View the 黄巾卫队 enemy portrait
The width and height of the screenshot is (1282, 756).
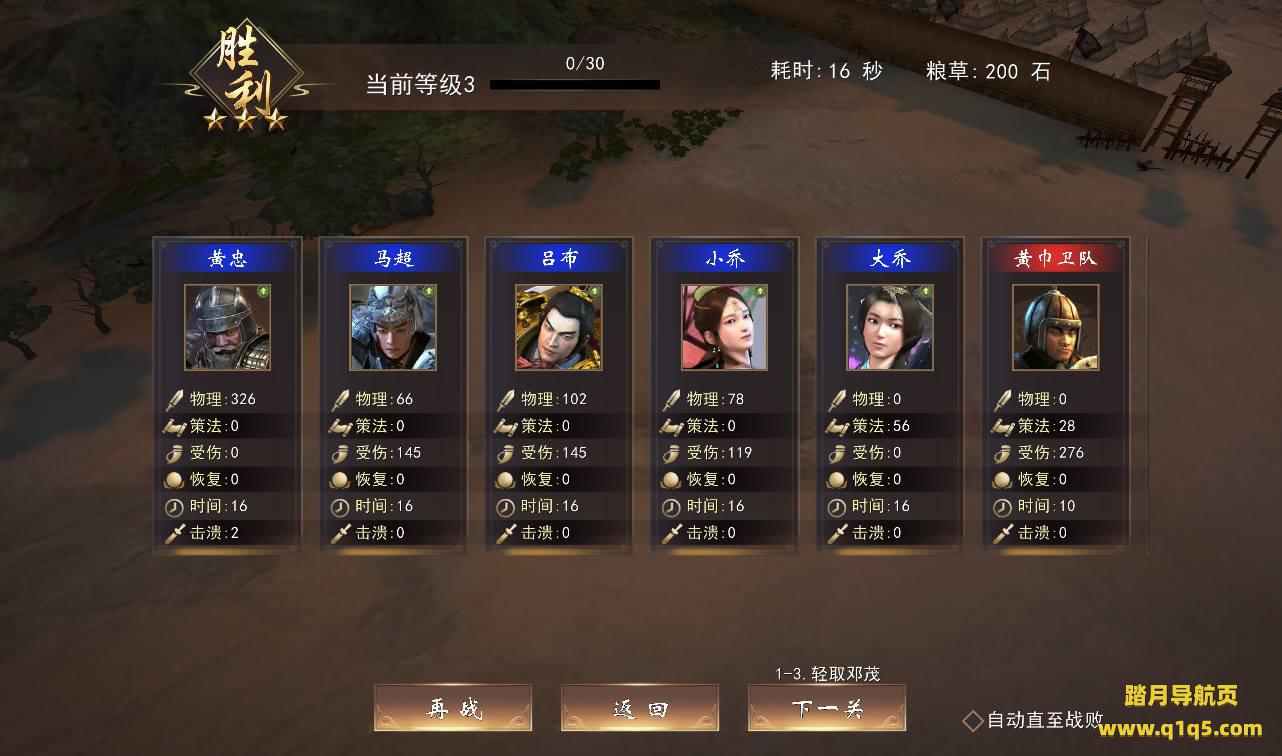point(1056,327)
